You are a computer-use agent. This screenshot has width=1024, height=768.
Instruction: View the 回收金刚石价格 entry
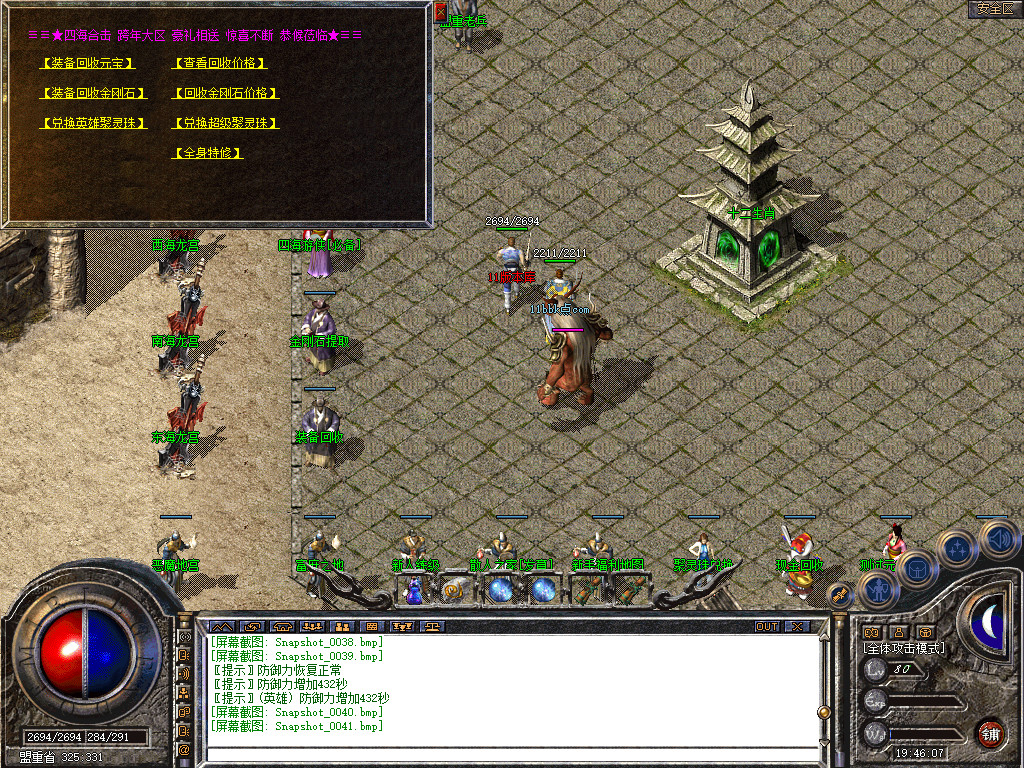tap(225, 93)
